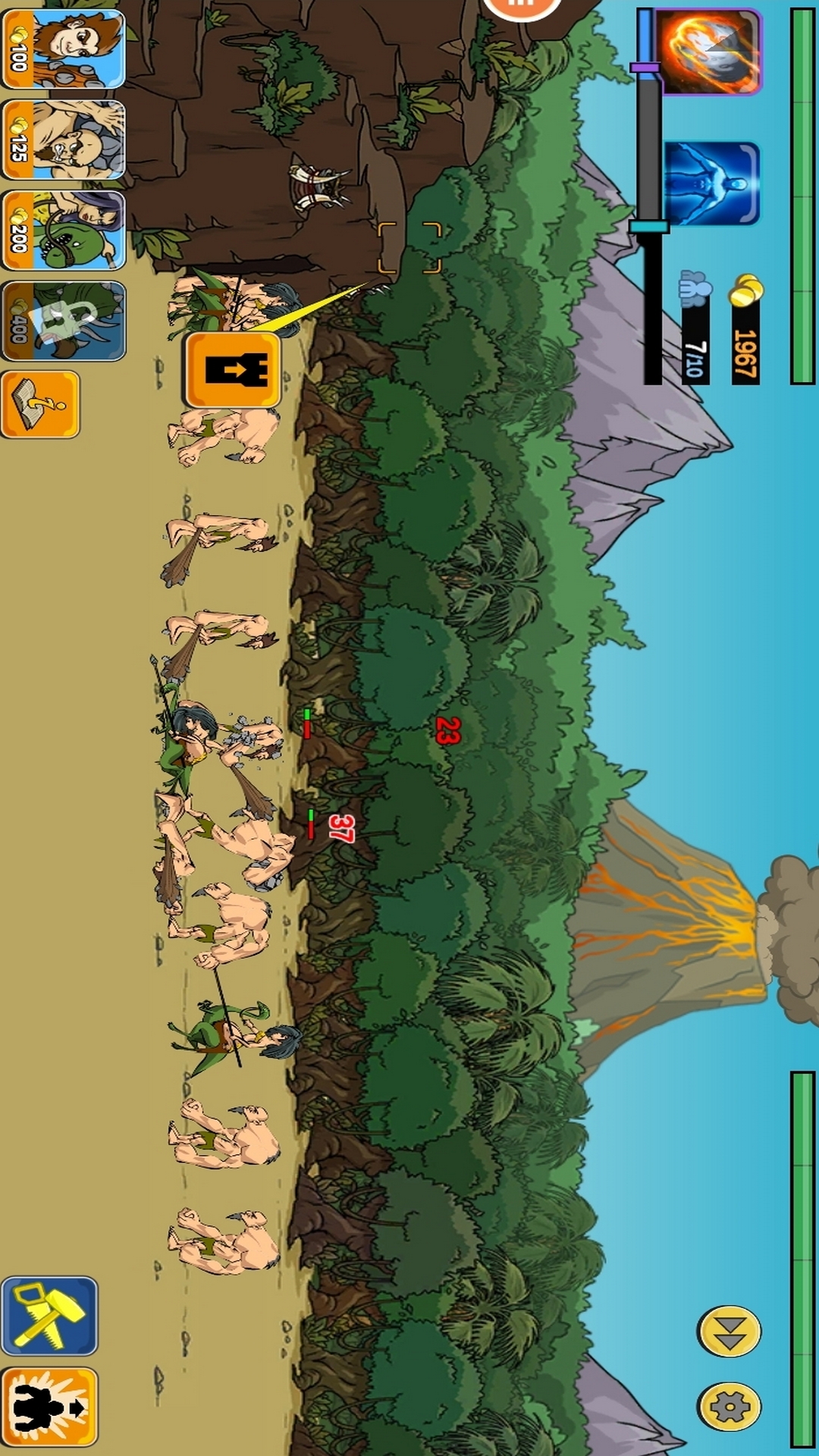Open settings with the gear button
Viewport: 819px width, 1456px height.
click(x=729, y=1407)
